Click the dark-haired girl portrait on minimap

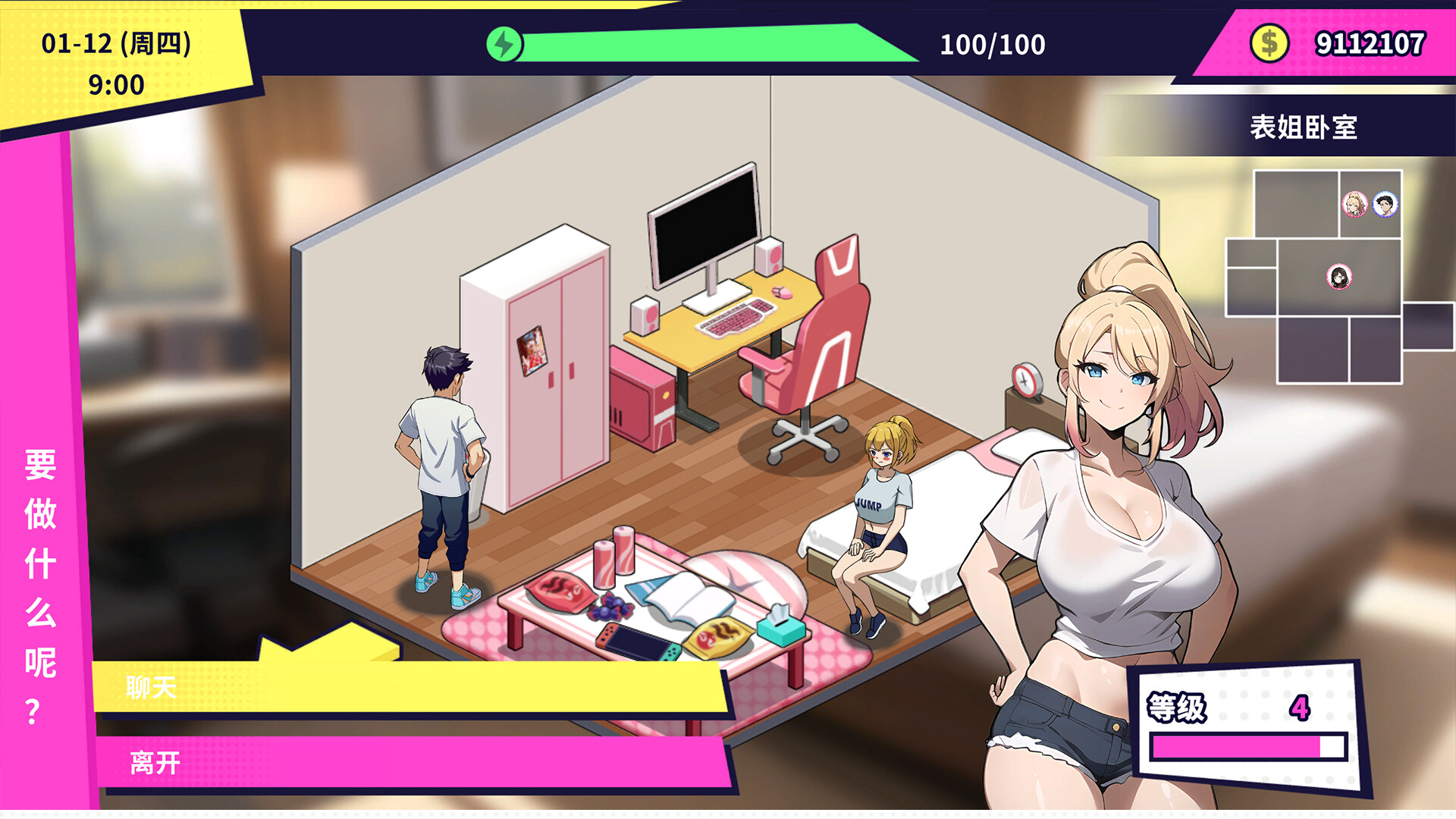coord(1338,278)
